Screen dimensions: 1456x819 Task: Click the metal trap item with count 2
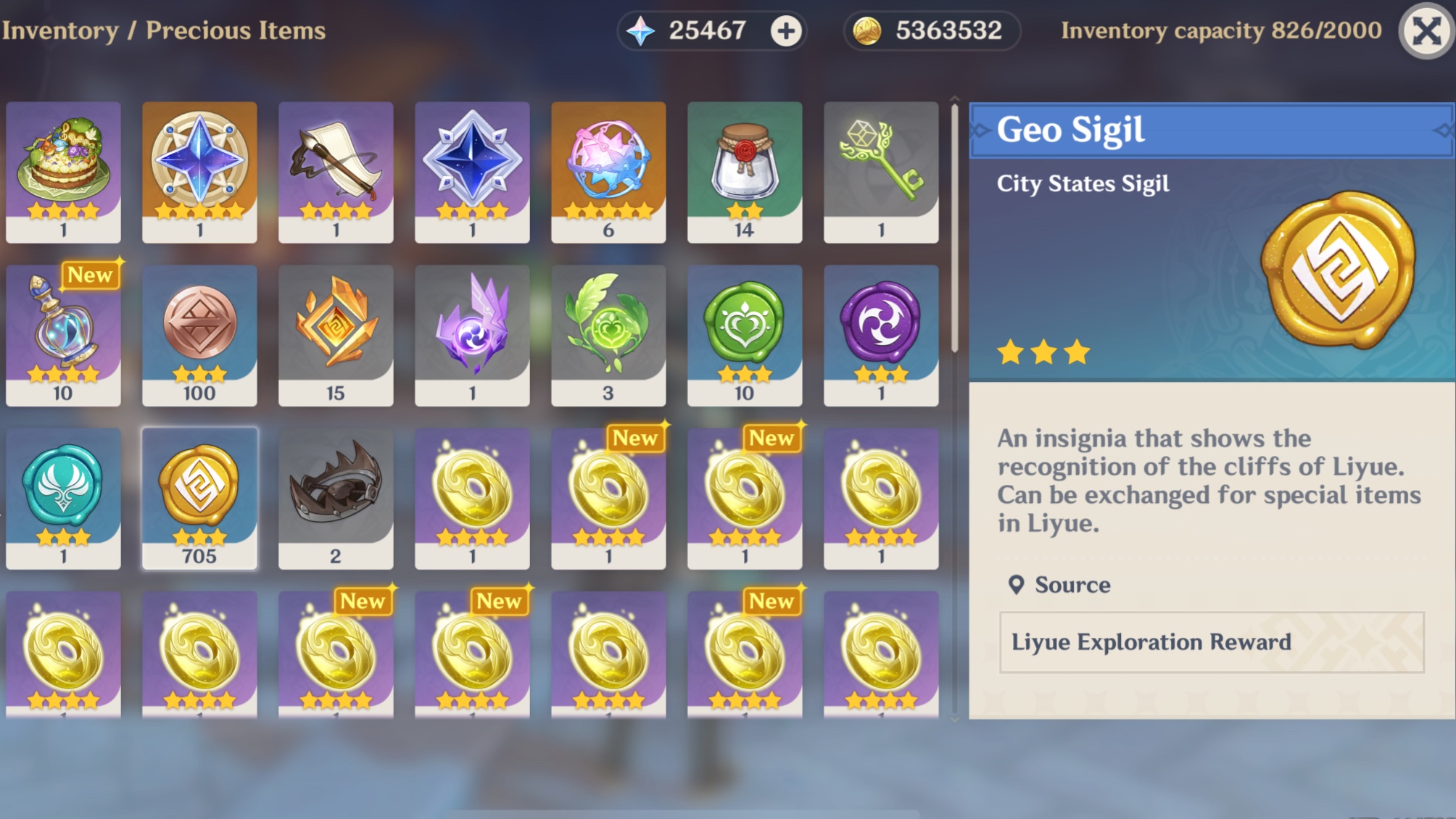tap(336, 496)
